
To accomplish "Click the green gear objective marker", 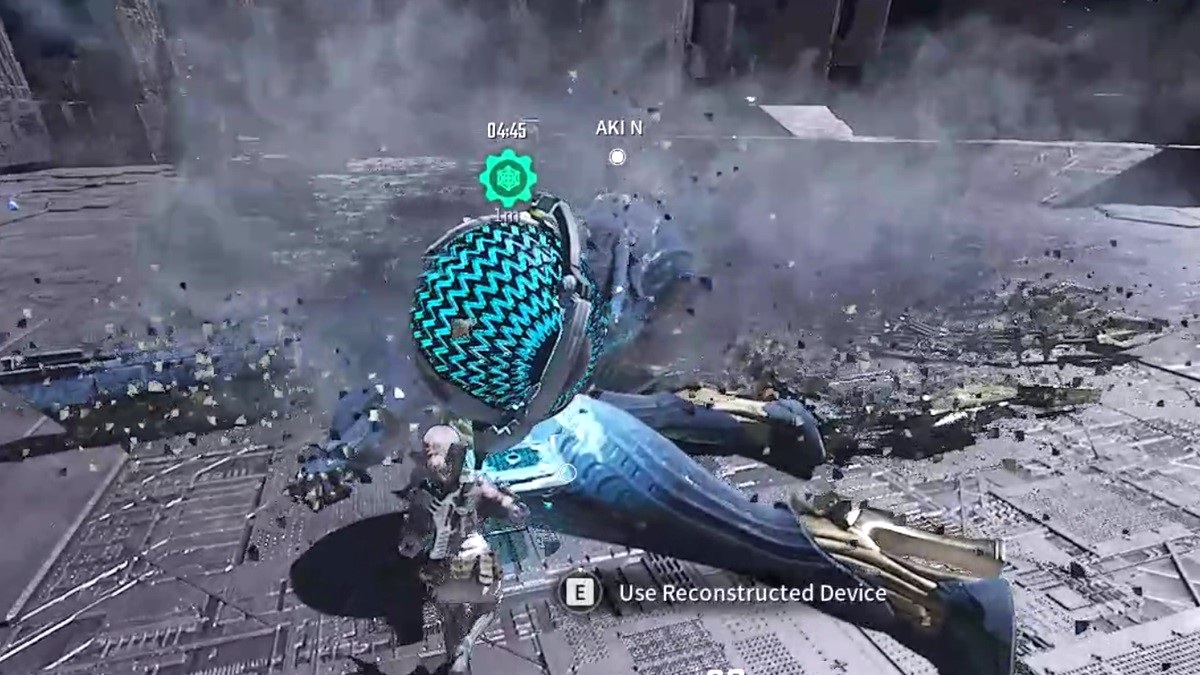I will (x=508, y=178).
